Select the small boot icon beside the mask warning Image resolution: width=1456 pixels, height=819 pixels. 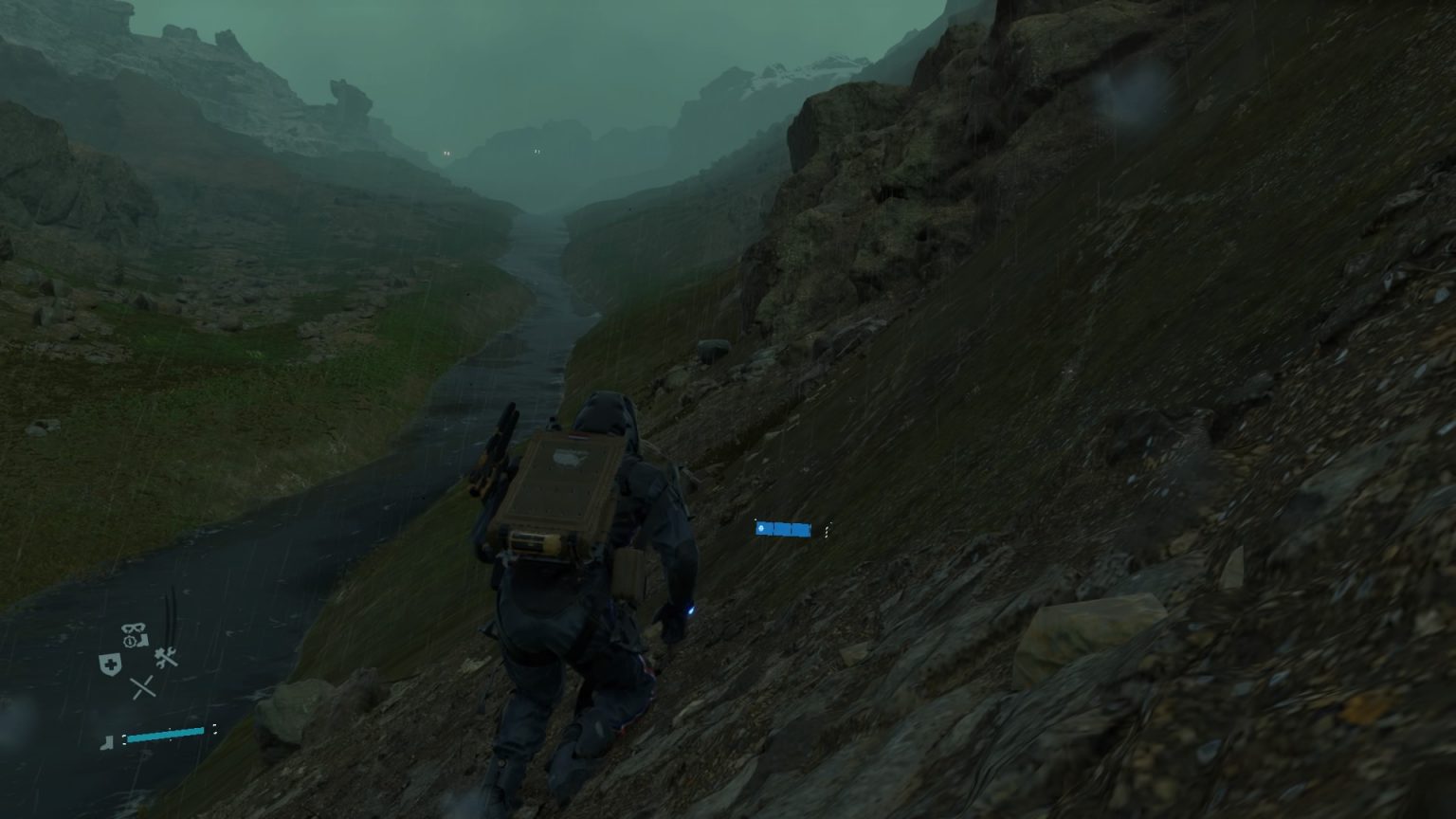(144, 640)
